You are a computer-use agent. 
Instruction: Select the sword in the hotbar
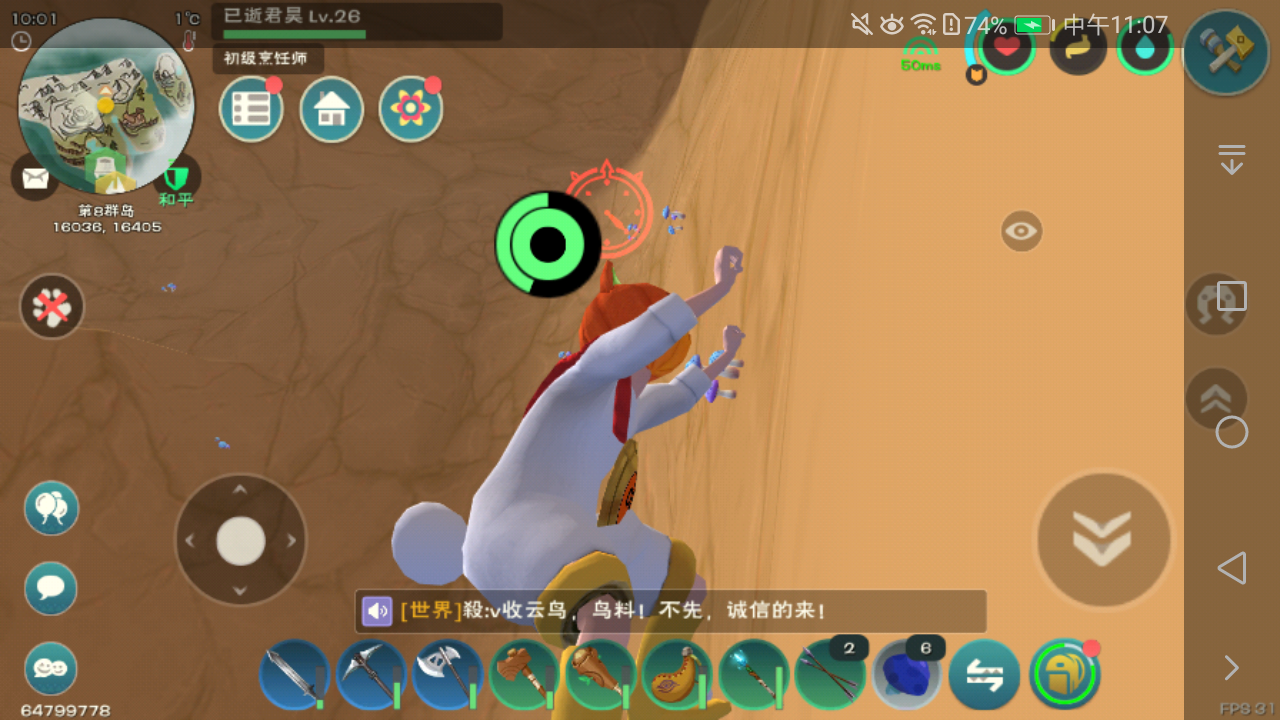tap(293, 677)
